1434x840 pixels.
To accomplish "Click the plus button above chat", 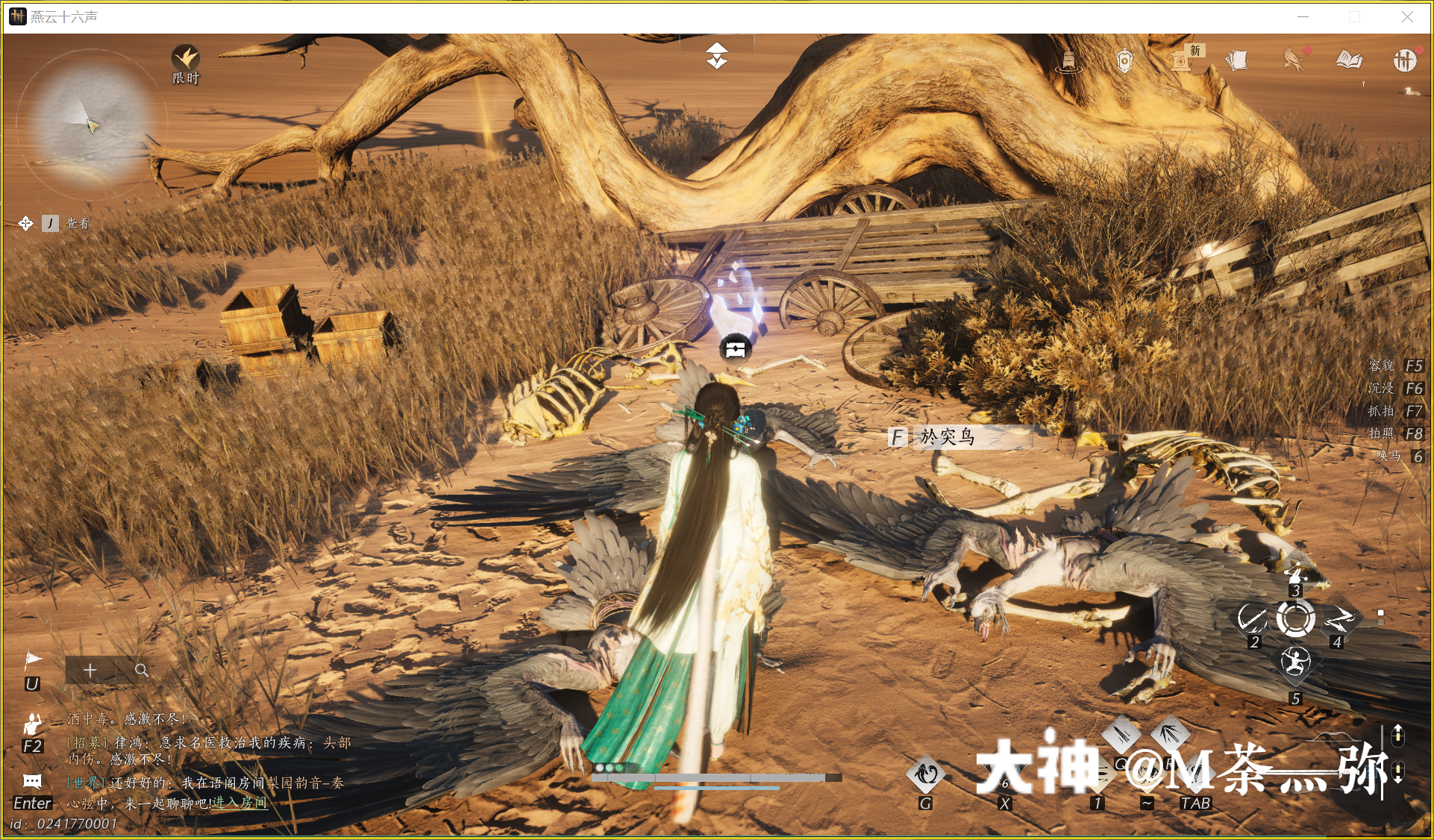I will (x=90, y=671).
